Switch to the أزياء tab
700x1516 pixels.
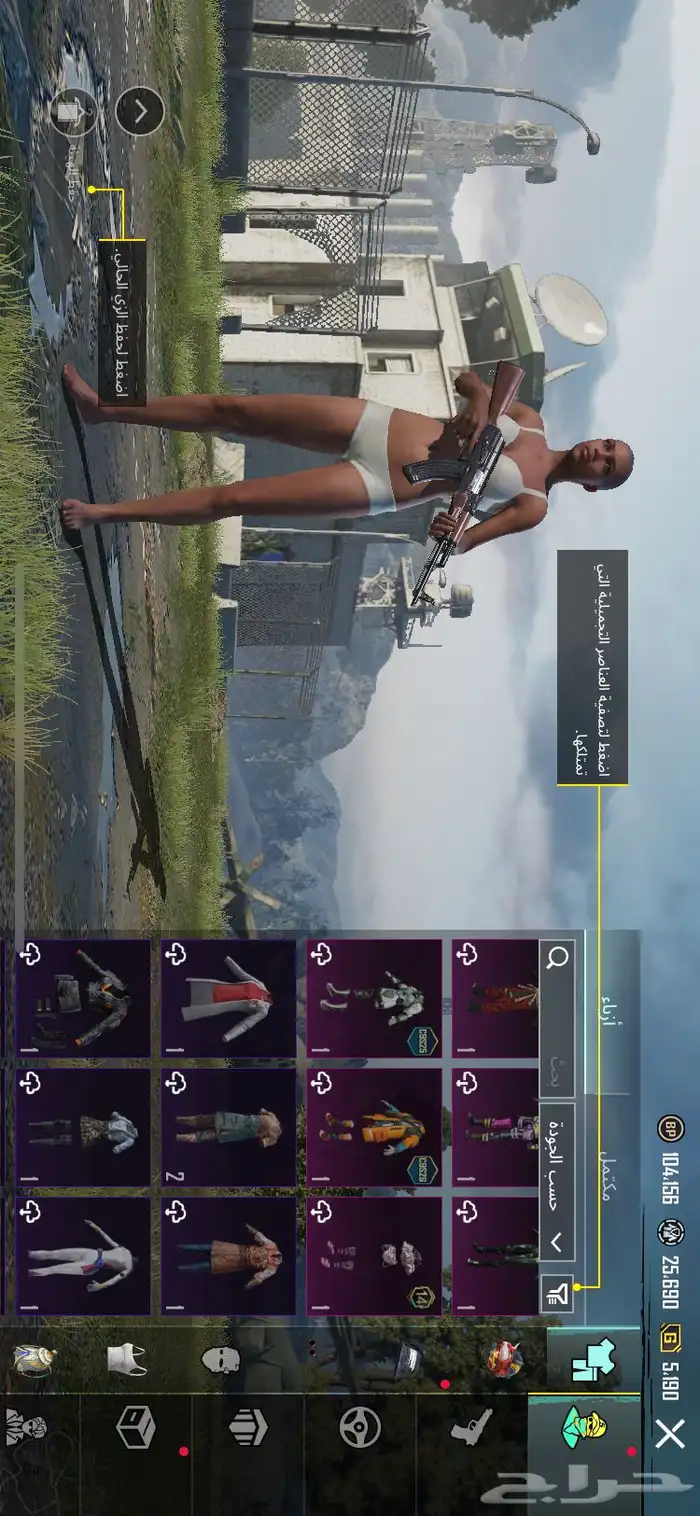[x=612, y=1002]
